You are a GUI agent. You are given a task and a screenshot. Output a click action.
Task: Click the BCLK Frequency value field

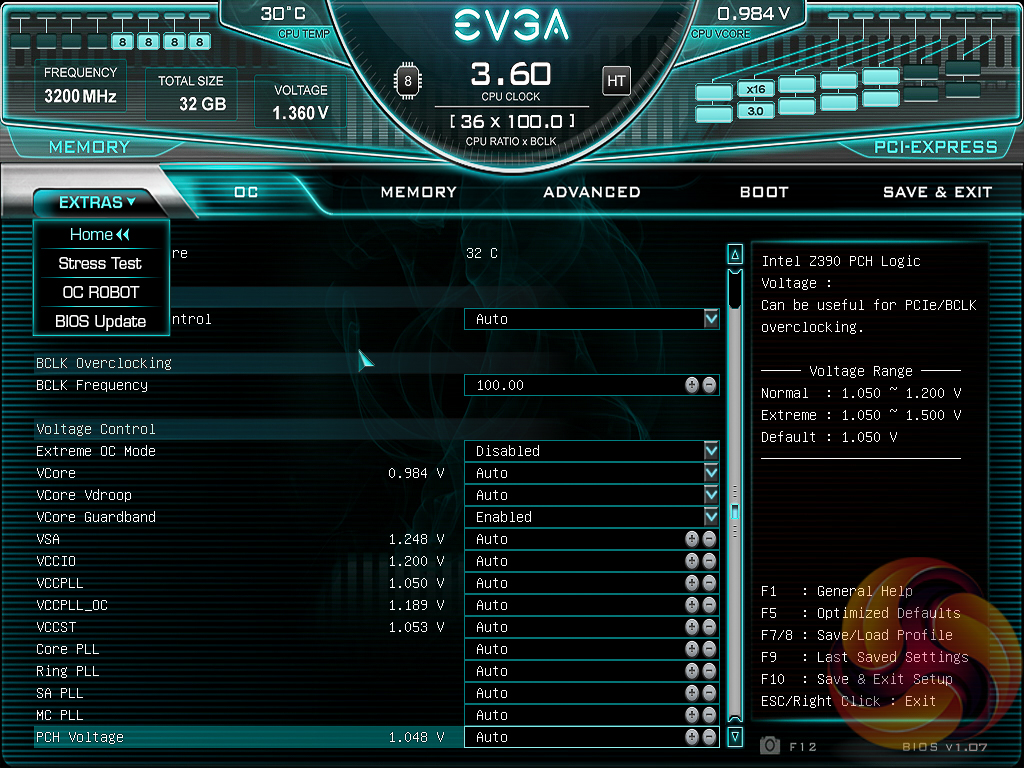click(570, 385)
